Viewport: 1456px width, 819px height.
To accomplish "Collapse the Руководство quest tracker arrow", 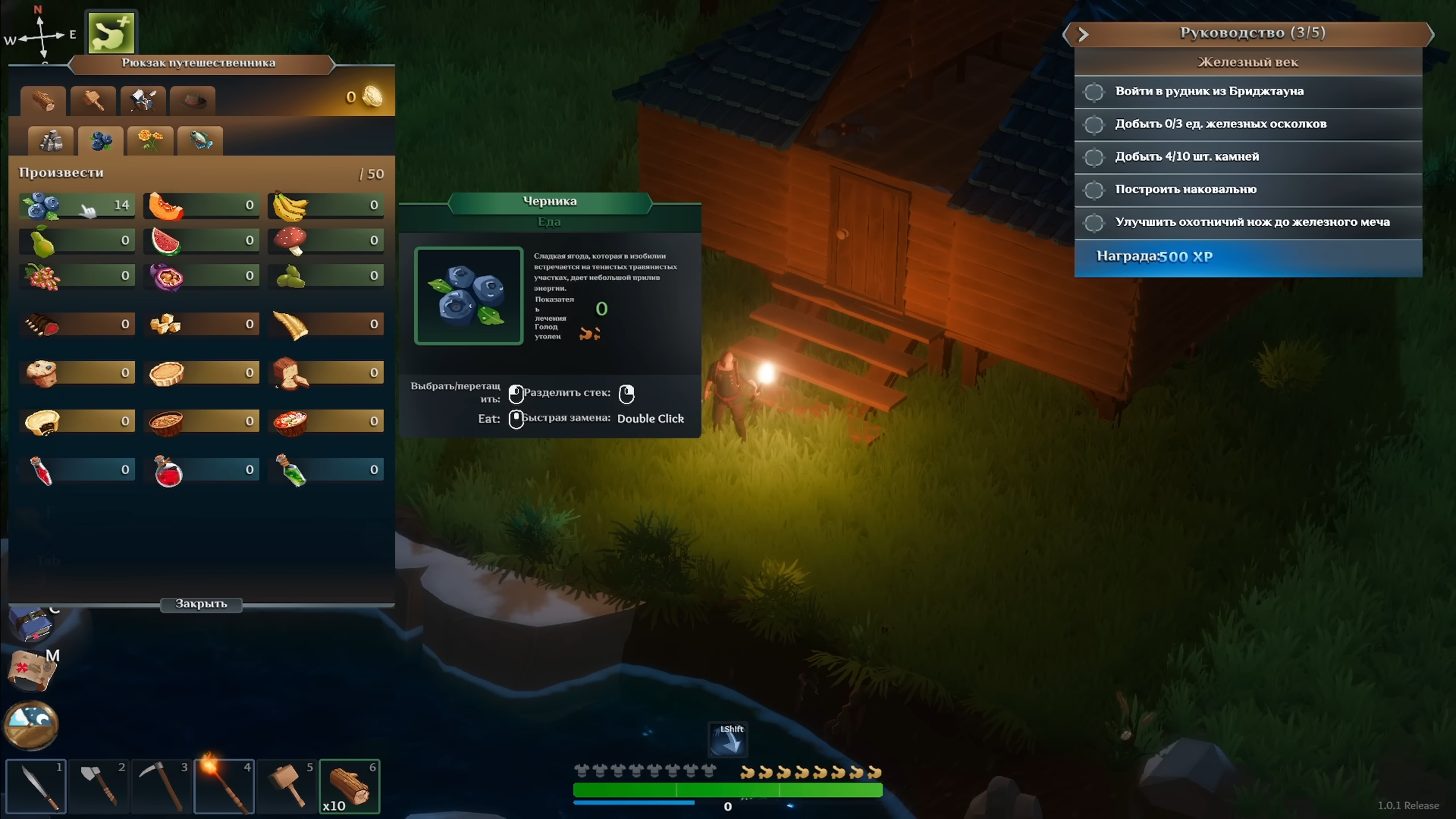I will coord(1083,34).
